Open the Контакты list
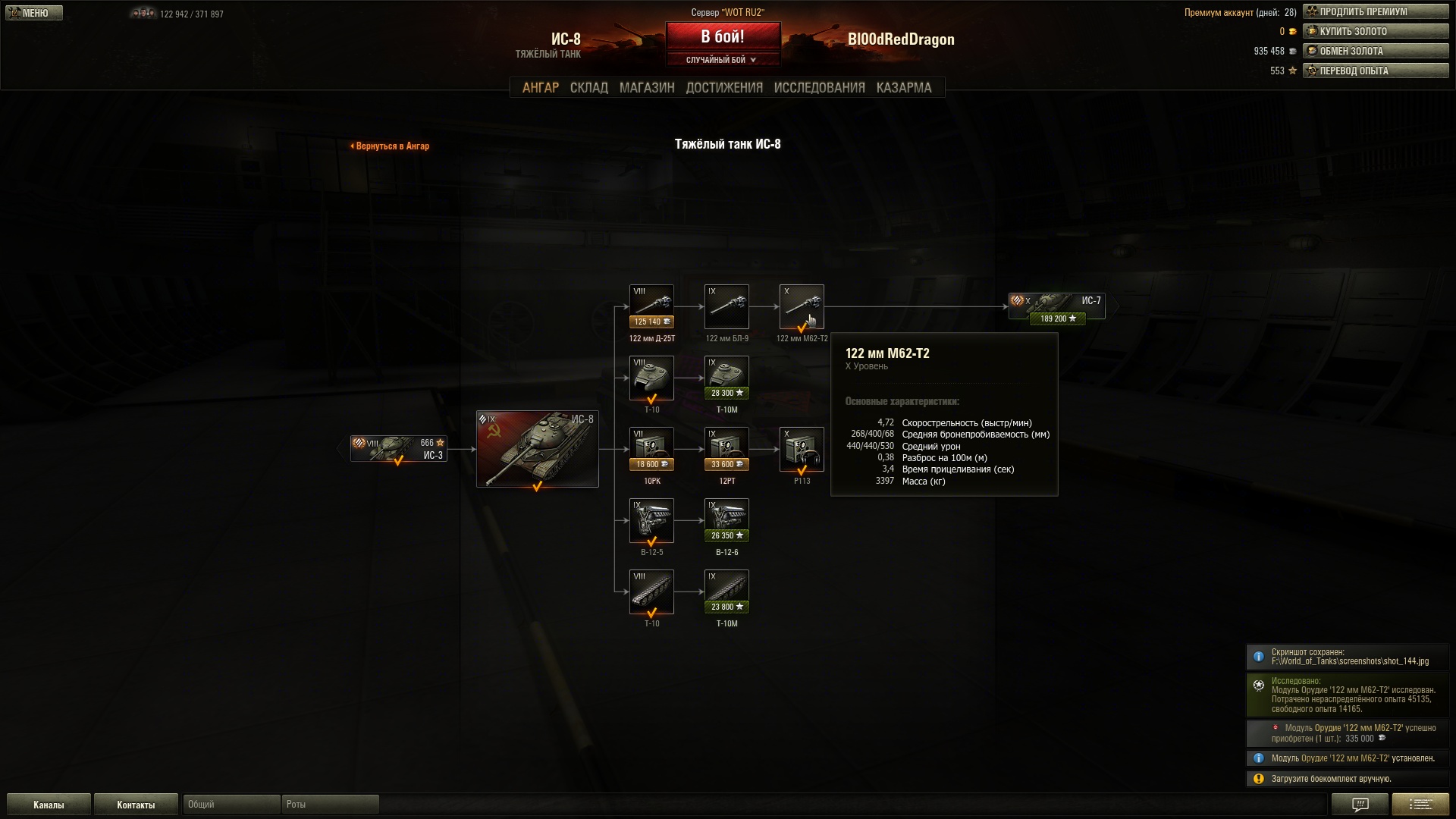1456x819 pixels. click(136, 805)
